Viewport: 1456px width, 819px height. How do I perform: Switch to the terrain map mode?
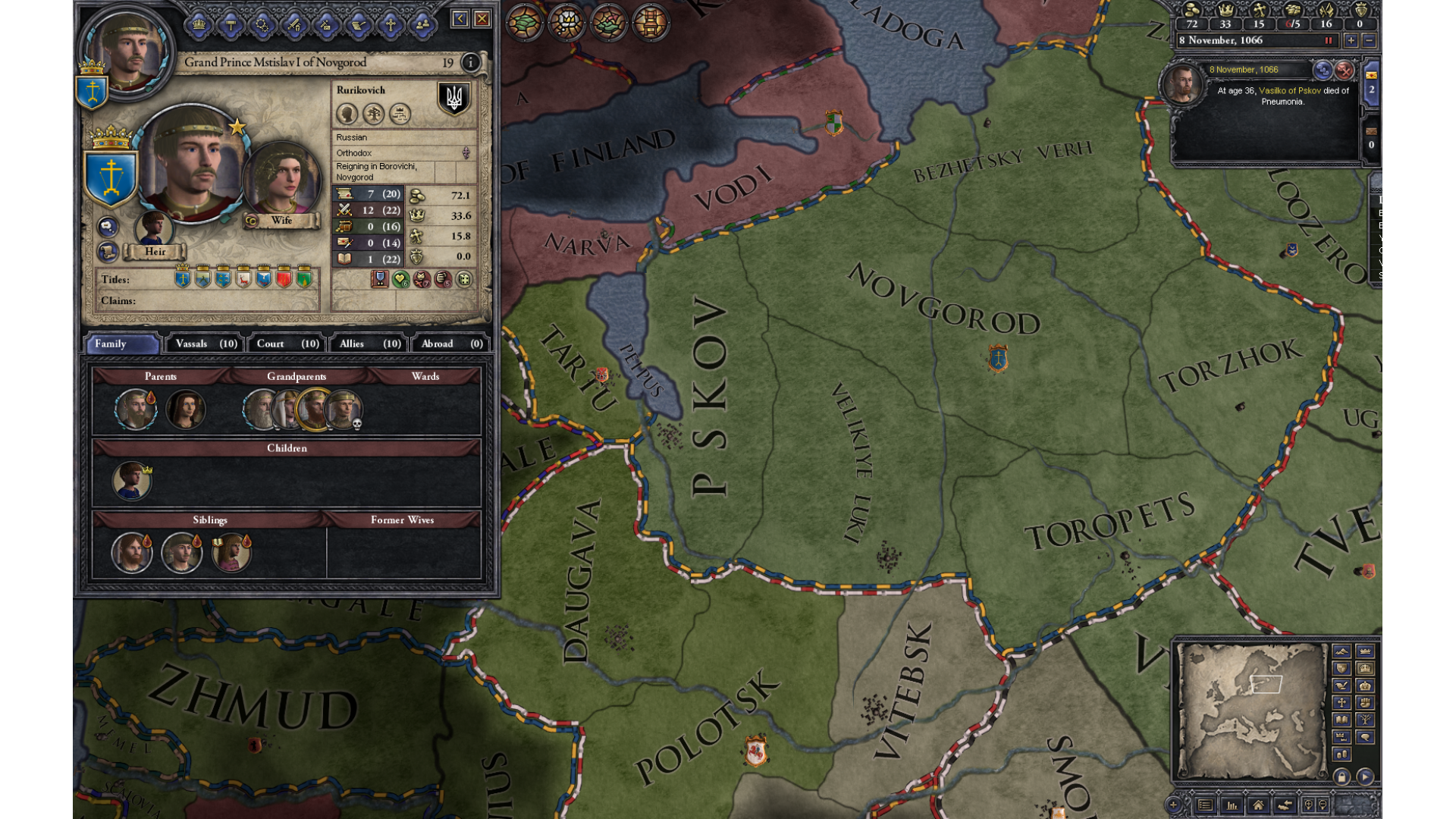click(1341, 651)
